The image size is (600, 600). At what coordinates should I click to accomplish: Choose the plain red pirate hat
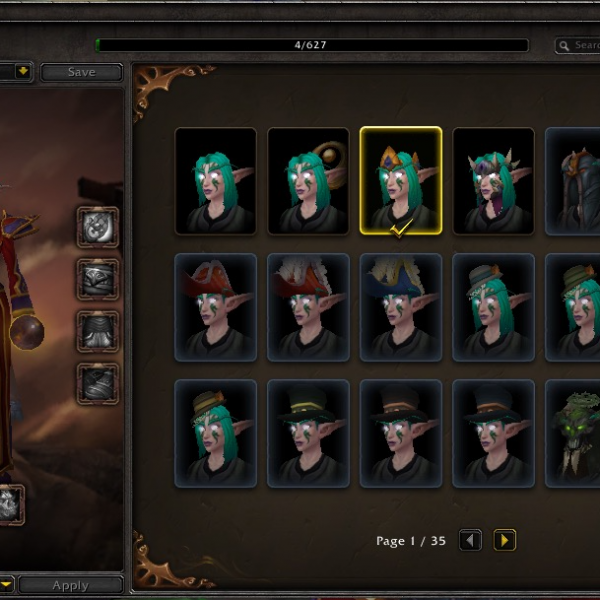click(x=215, y=307)
